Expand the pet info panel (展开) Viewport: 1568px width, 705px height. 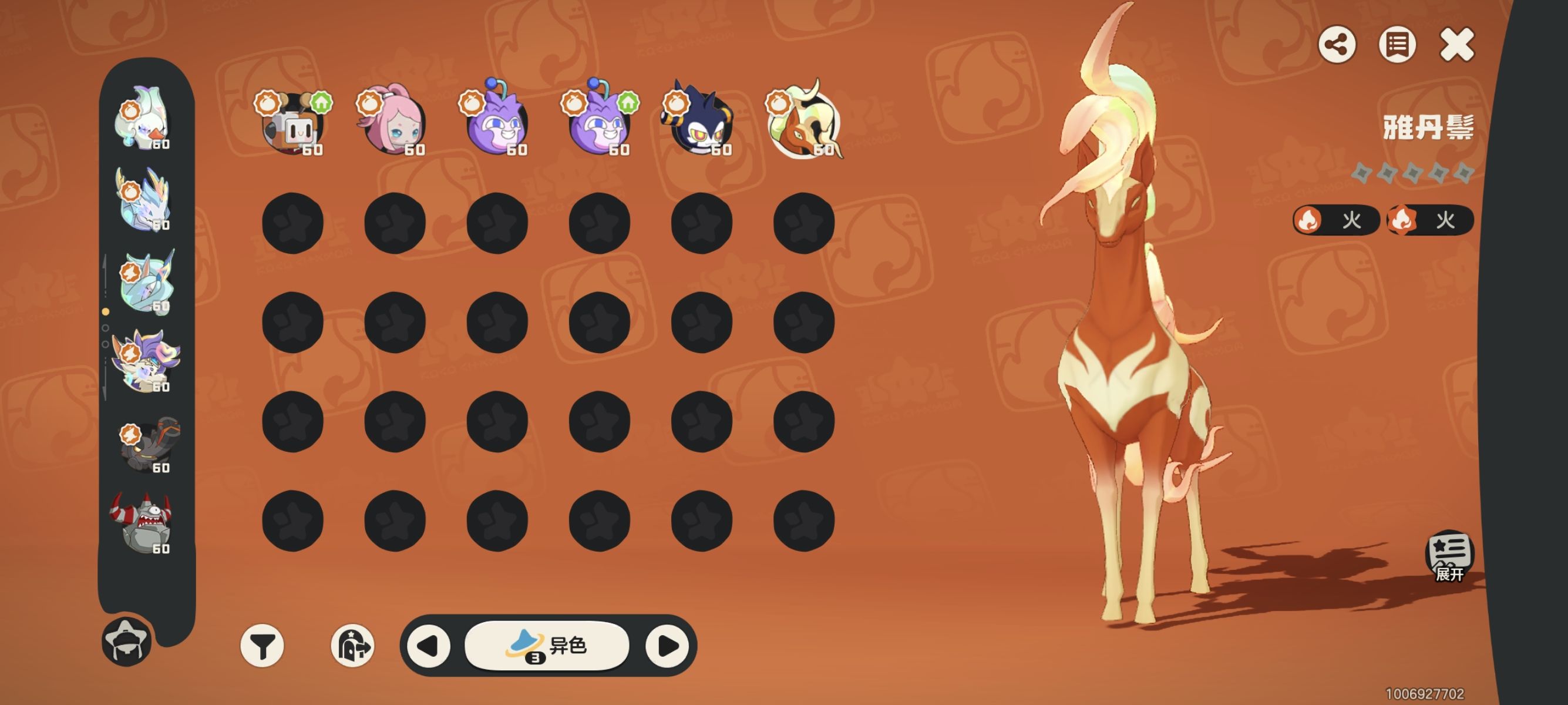pos(1449,556)
